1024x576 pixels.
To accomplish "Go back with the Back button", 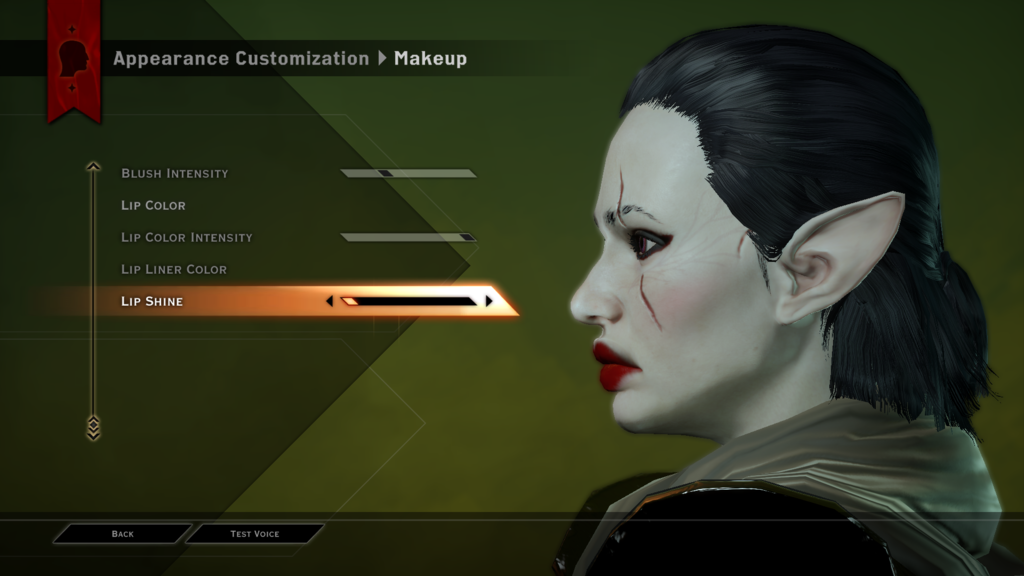I will (x=122, y=534).
